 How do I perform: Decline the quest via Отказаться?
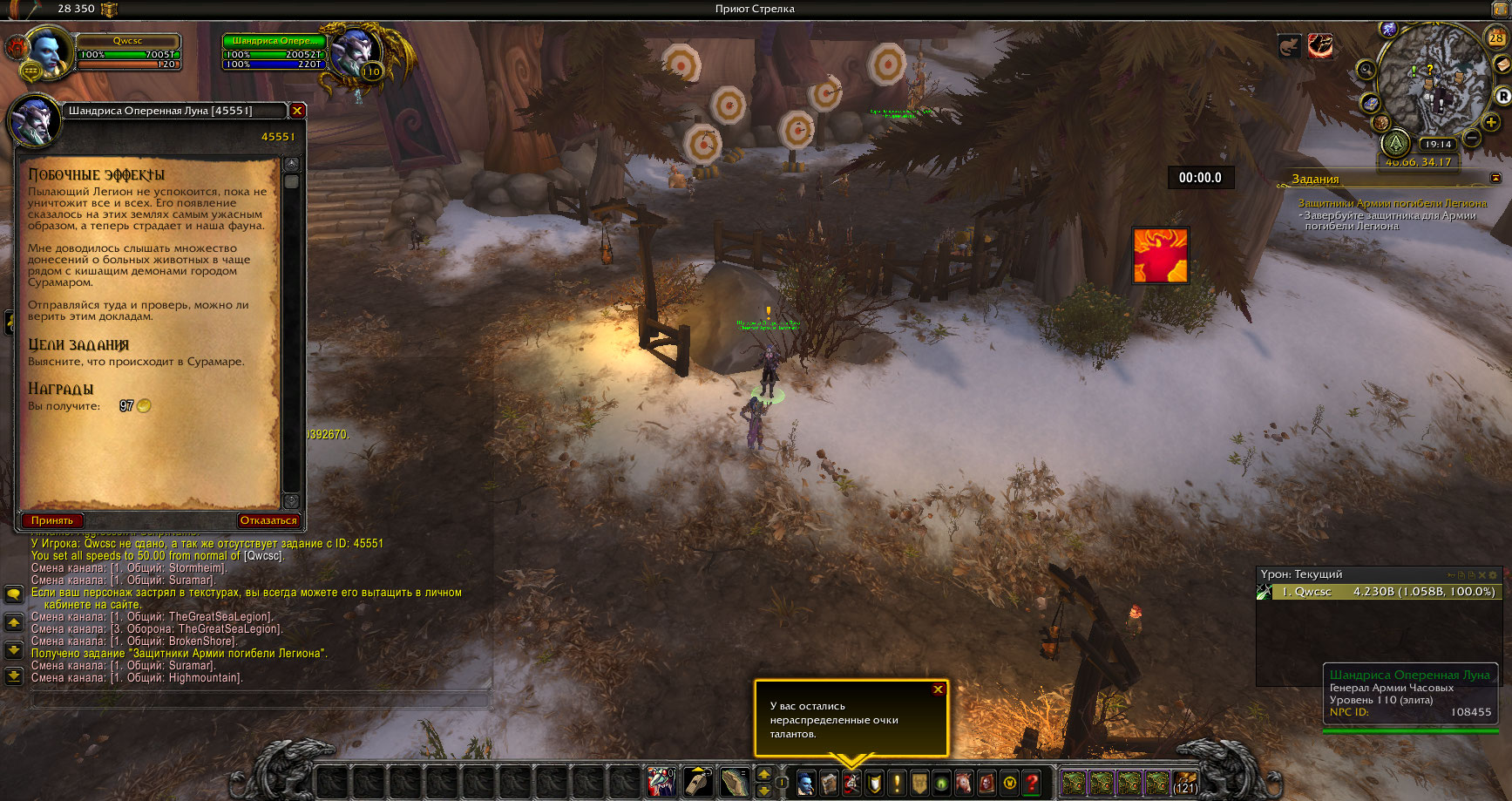pos(268,520)
